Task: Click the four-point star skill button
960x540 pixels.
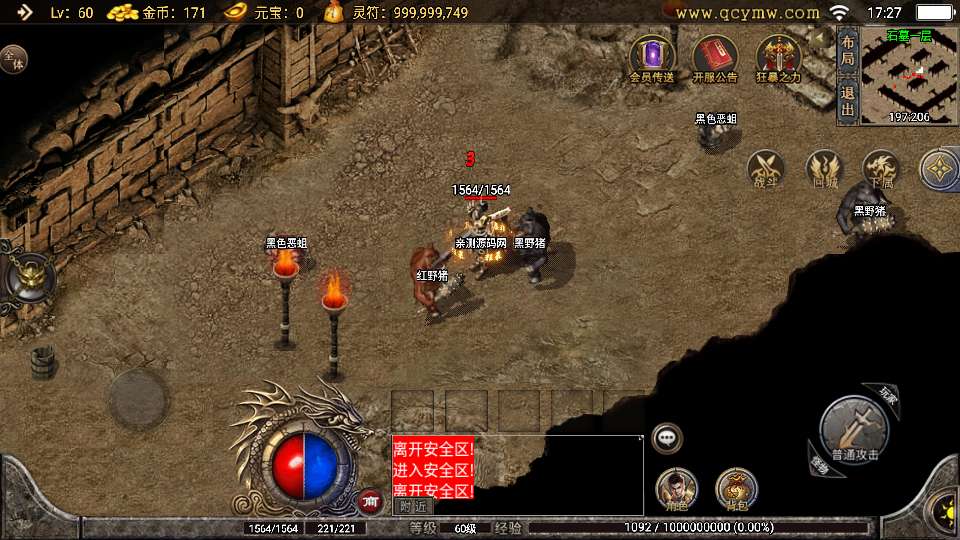Action: [x=940, y=169]
